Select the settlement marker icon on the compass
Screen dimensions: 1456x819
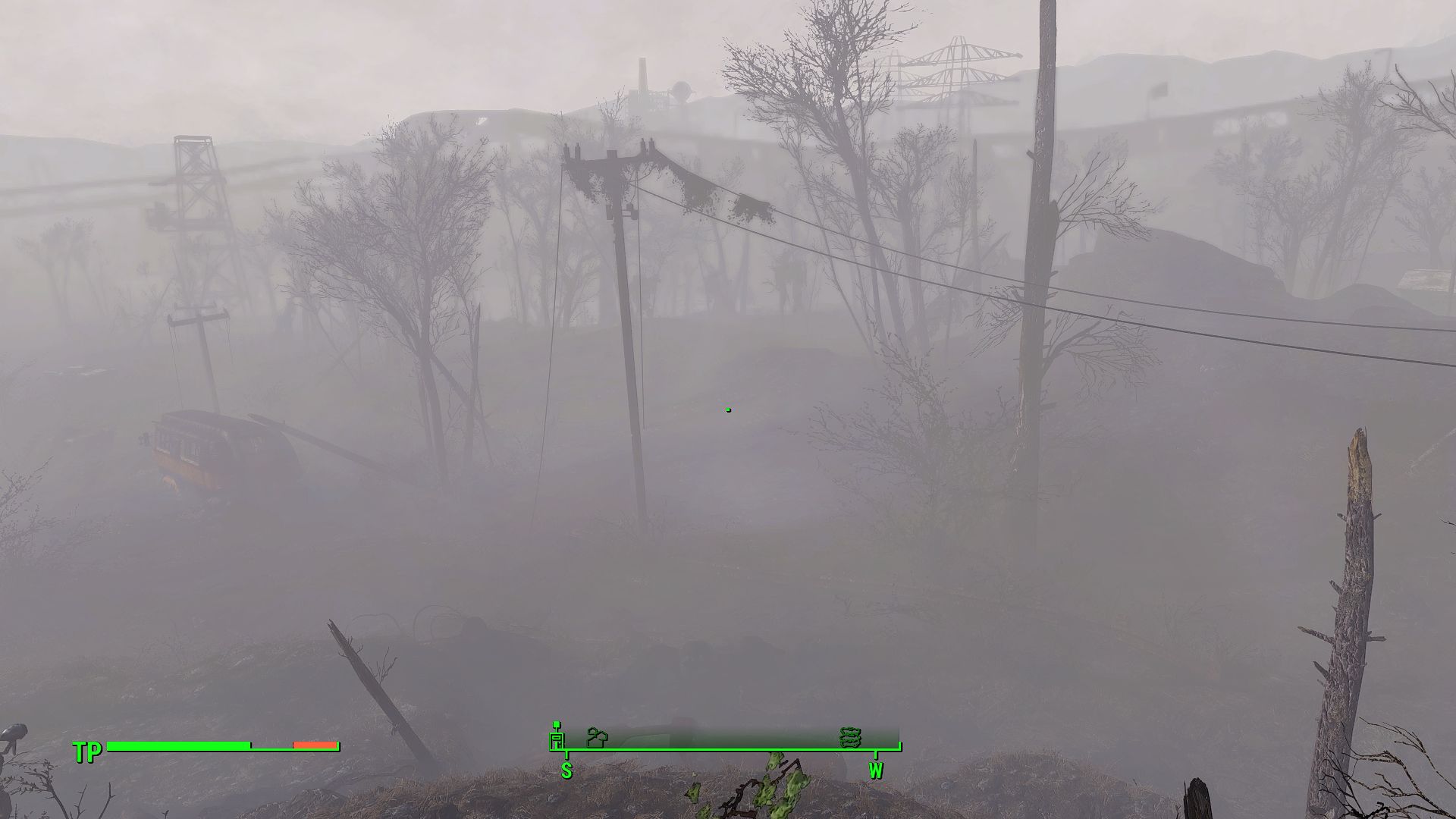pyautogui.click(x=597, y=738)
